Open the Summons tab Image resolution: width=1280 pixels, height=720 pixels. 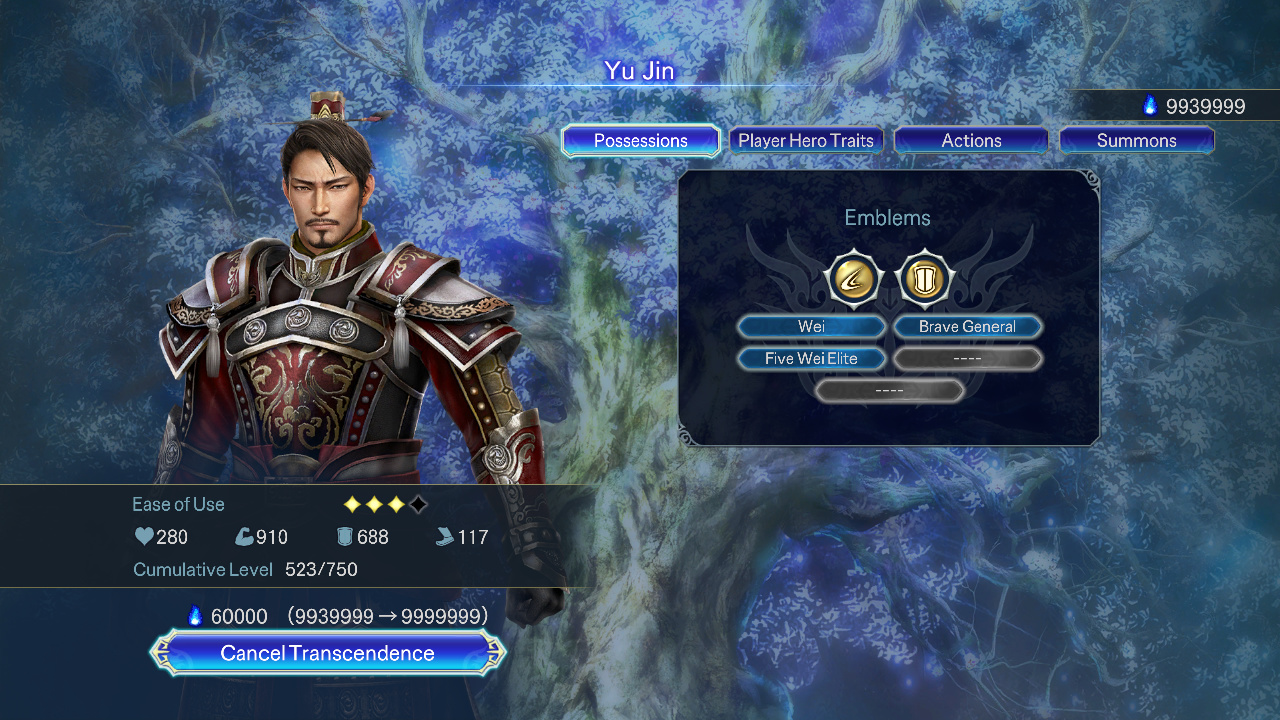tap(1136, 140)
